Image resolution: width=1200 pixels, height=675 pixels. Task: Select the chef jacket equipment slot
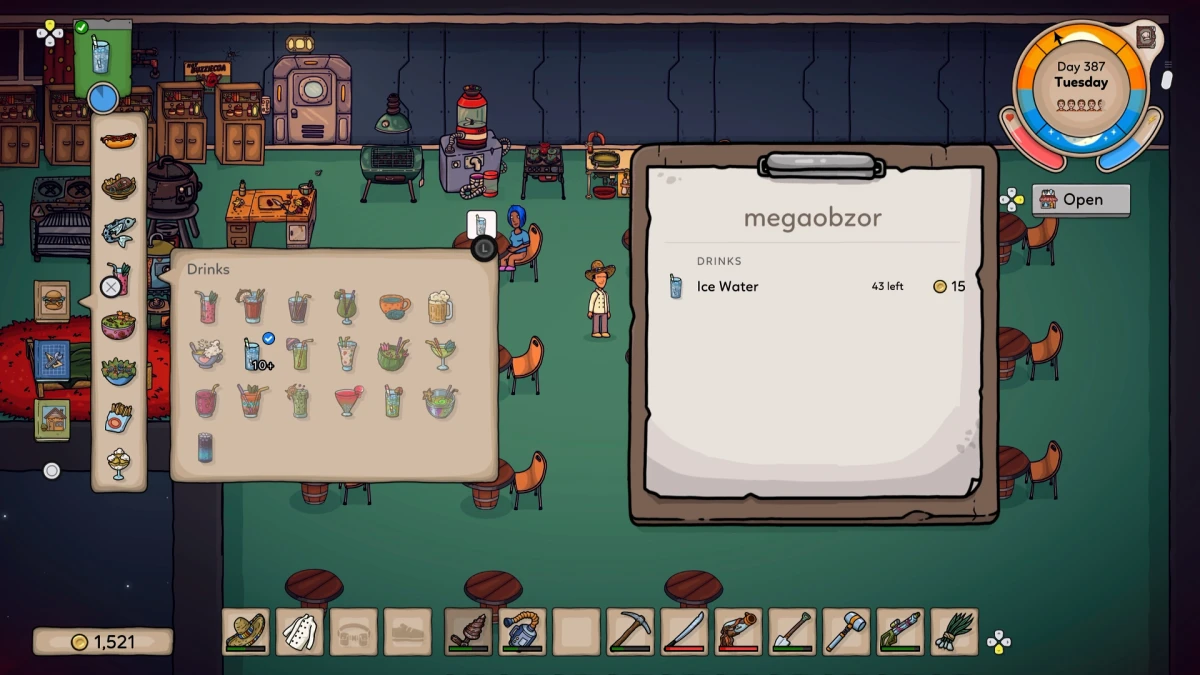point(300,632)
